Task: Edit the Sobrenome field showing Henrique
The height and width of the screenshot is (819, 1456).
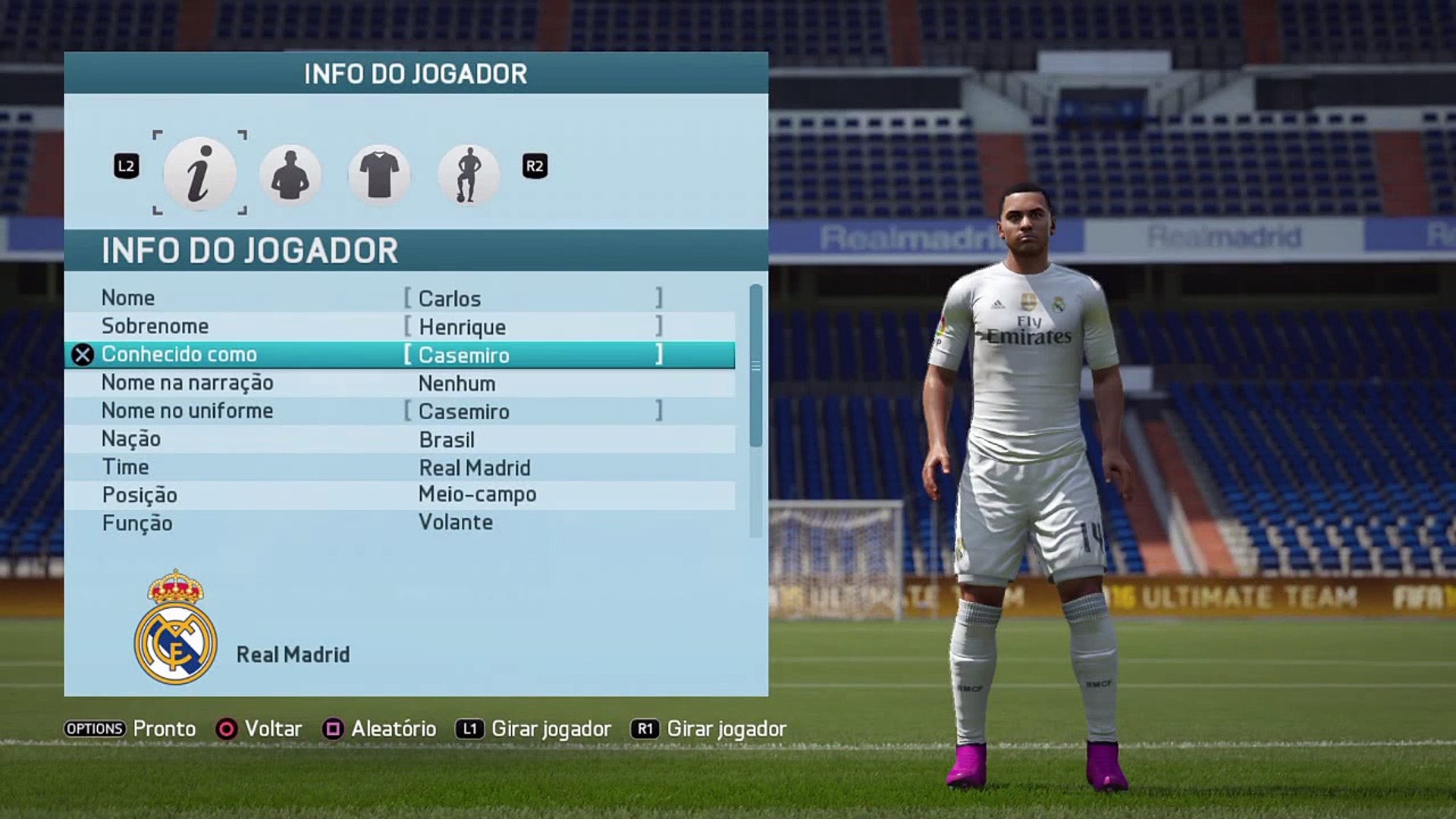Action: [532, 327]
